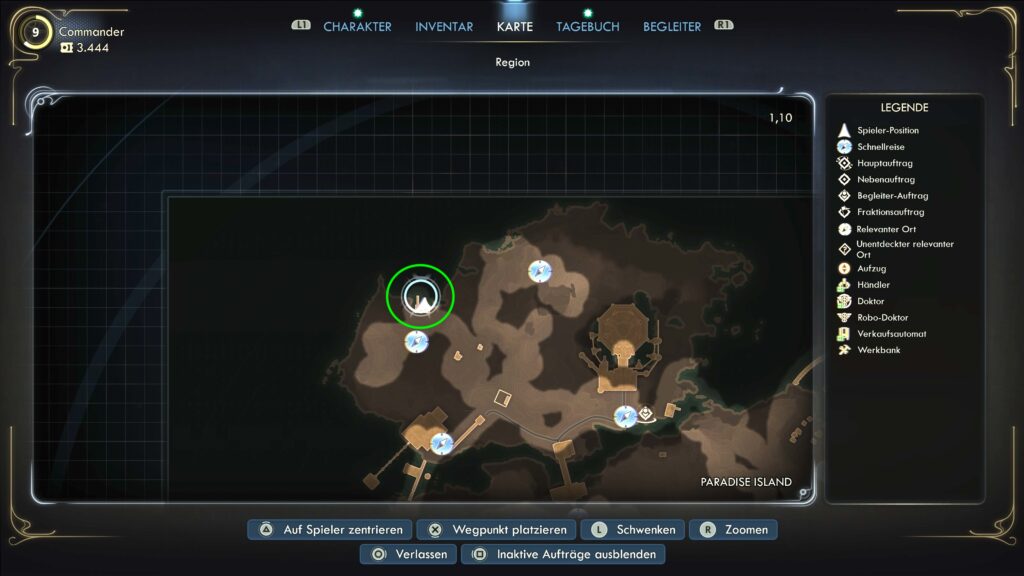Select the player position marker on the map
Screen dimensions: 1024x576
[421, 297]
